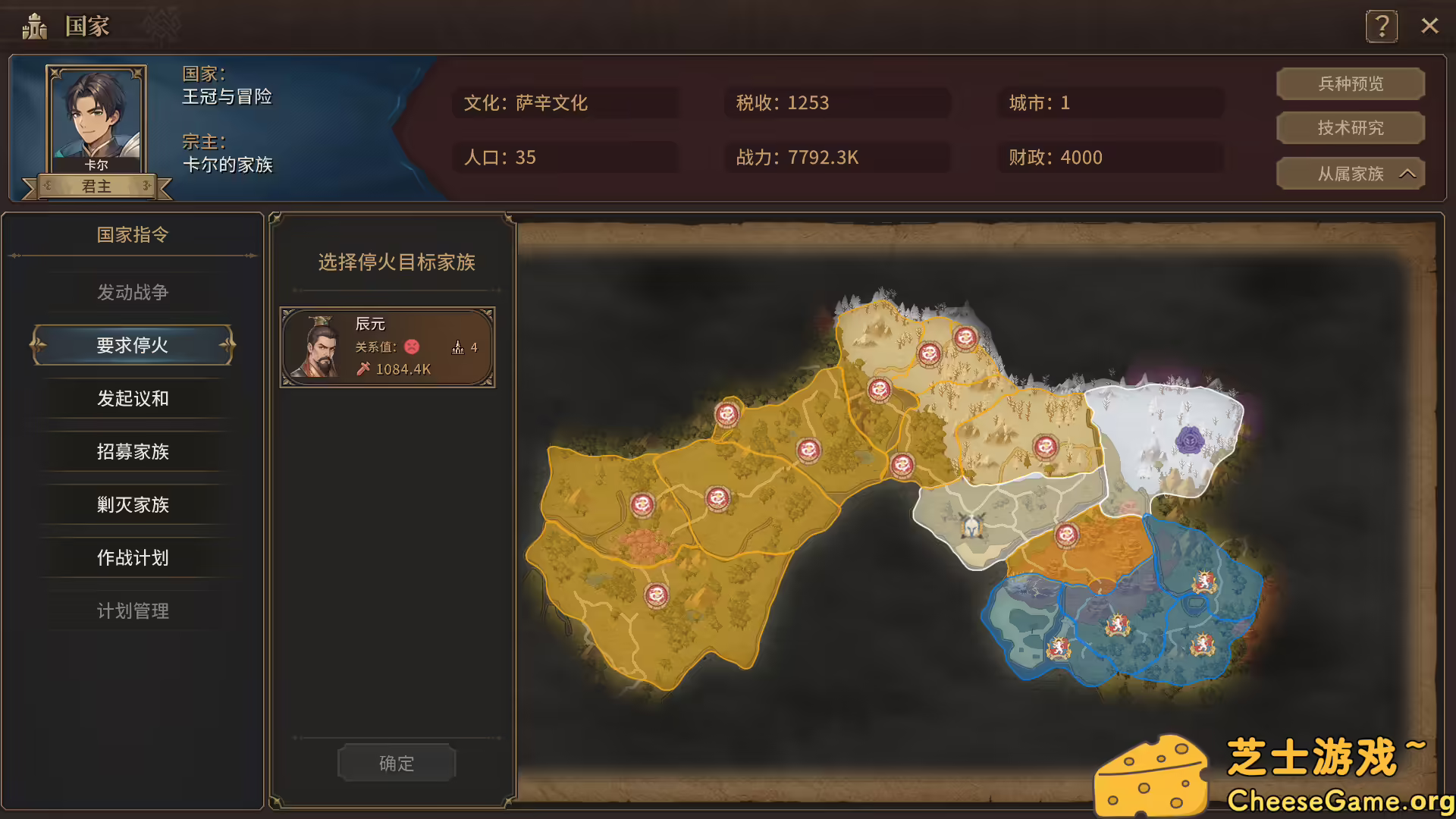Click the castle icon showing 4
Viewport: 1456px width, 819px height.
coord(458,347)
